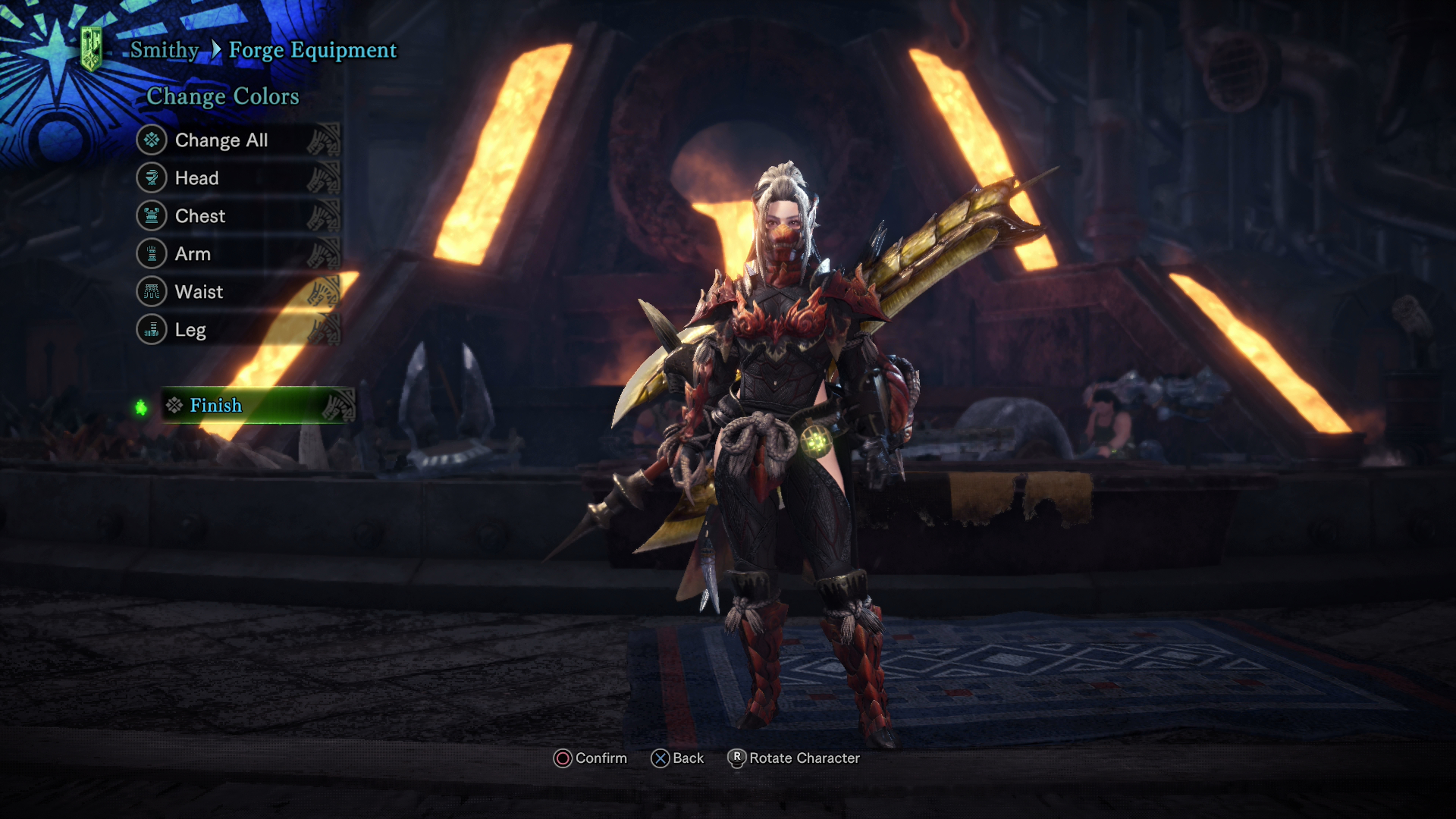Click the Chest armor icon

[153, 216]
